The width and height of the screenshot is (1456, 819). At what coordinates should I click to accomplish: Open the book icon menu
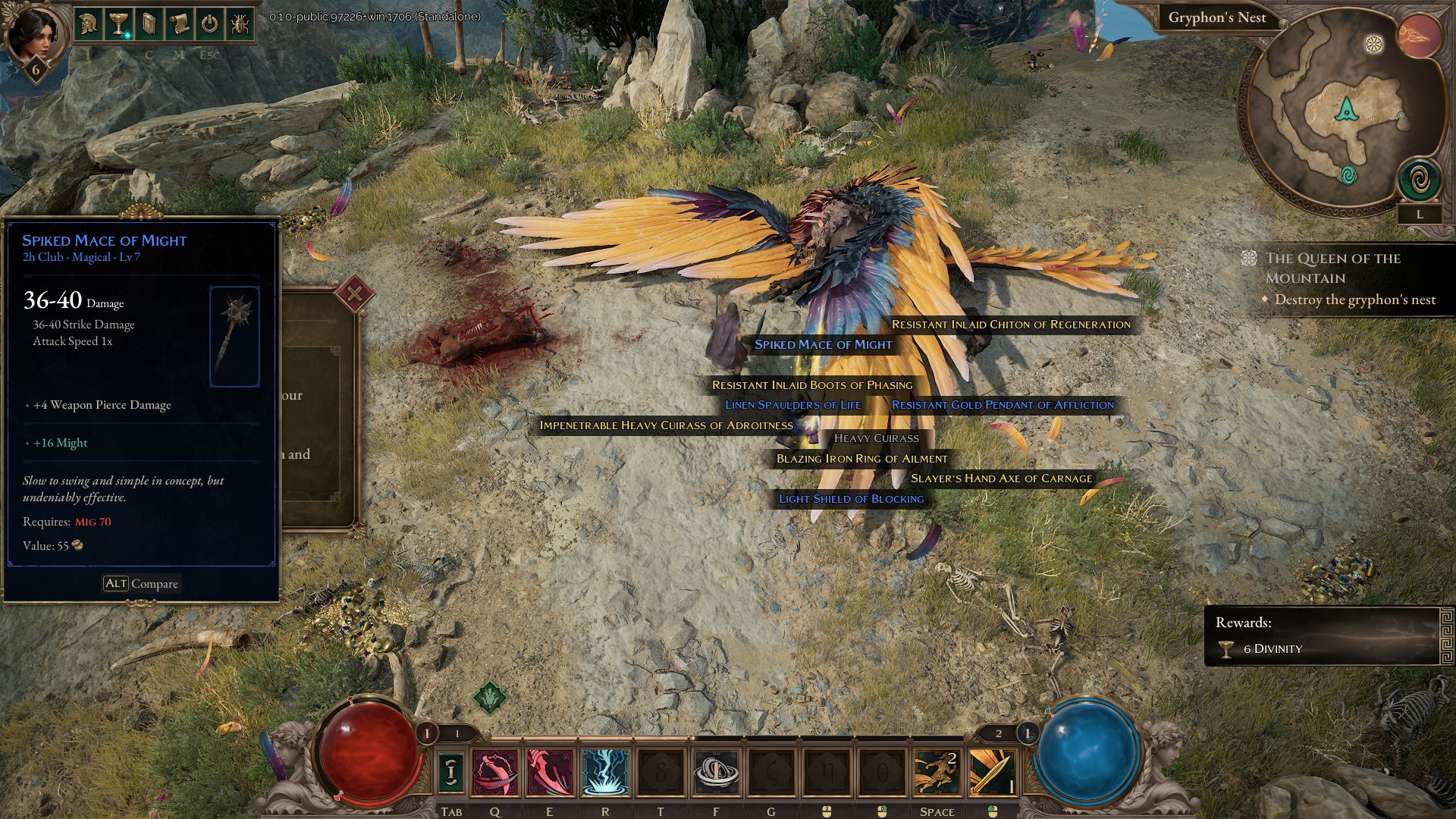[149, 24]
